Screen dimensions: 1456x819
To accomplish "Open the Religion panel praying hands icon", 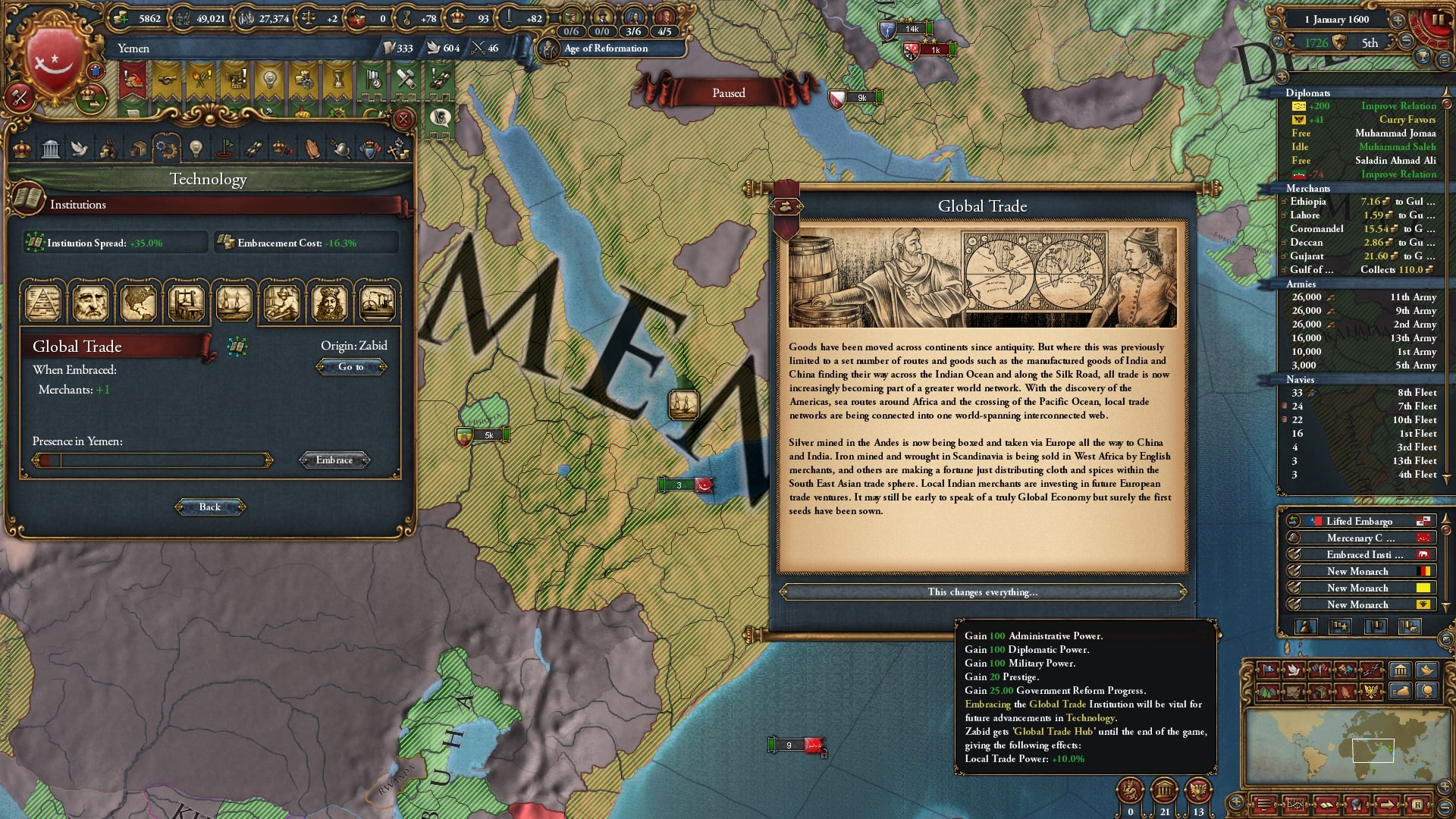I will (x=312, y=149).
